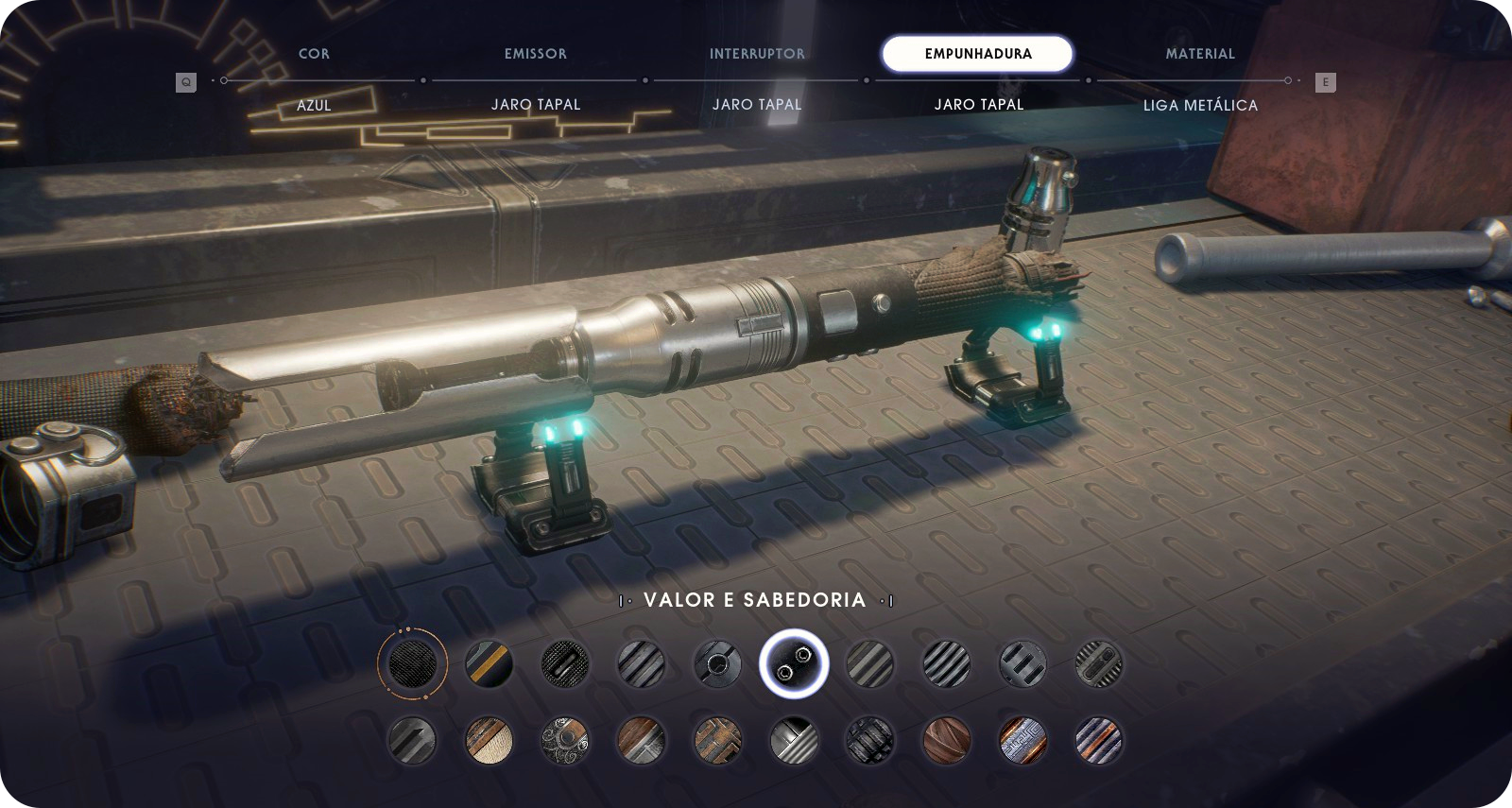This screenshot has width=1512, height=808.
Task: Choose the grip with the single large ring
Action: (717, 663)
